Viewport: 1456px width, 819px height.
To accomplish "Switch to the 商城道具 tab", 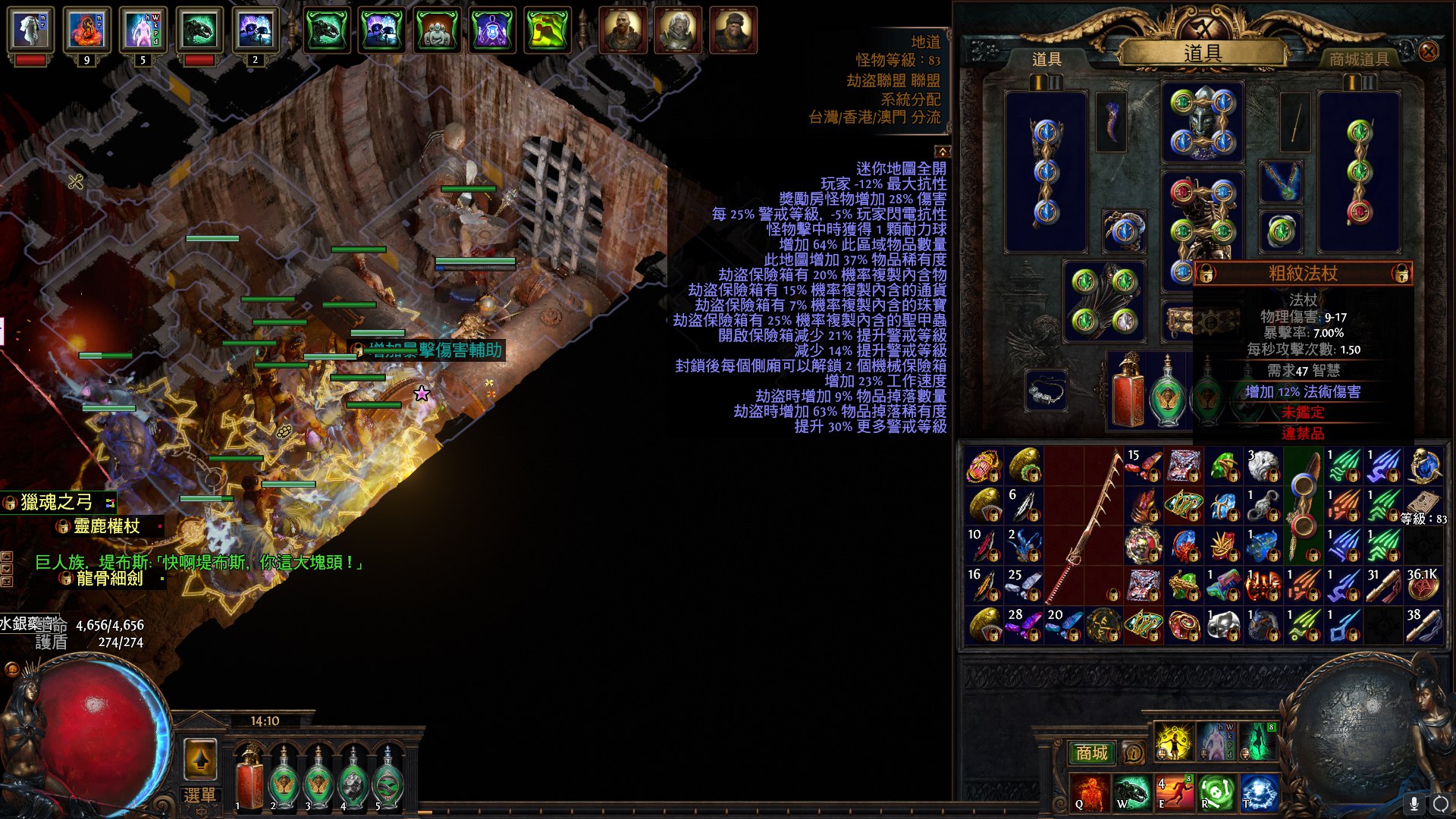I will coord(1359,59).
